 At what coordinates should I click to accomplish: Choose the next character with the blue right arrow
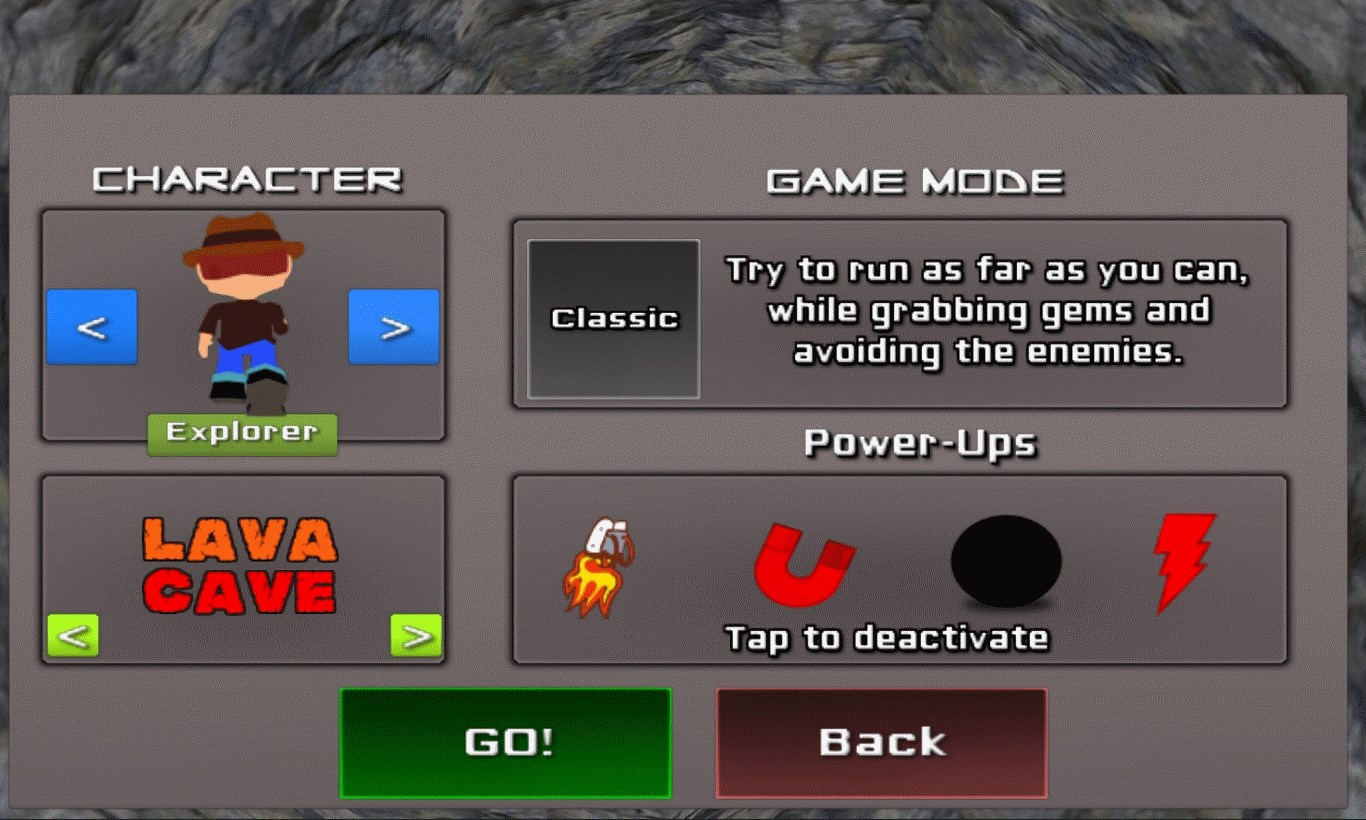point(394,327)
